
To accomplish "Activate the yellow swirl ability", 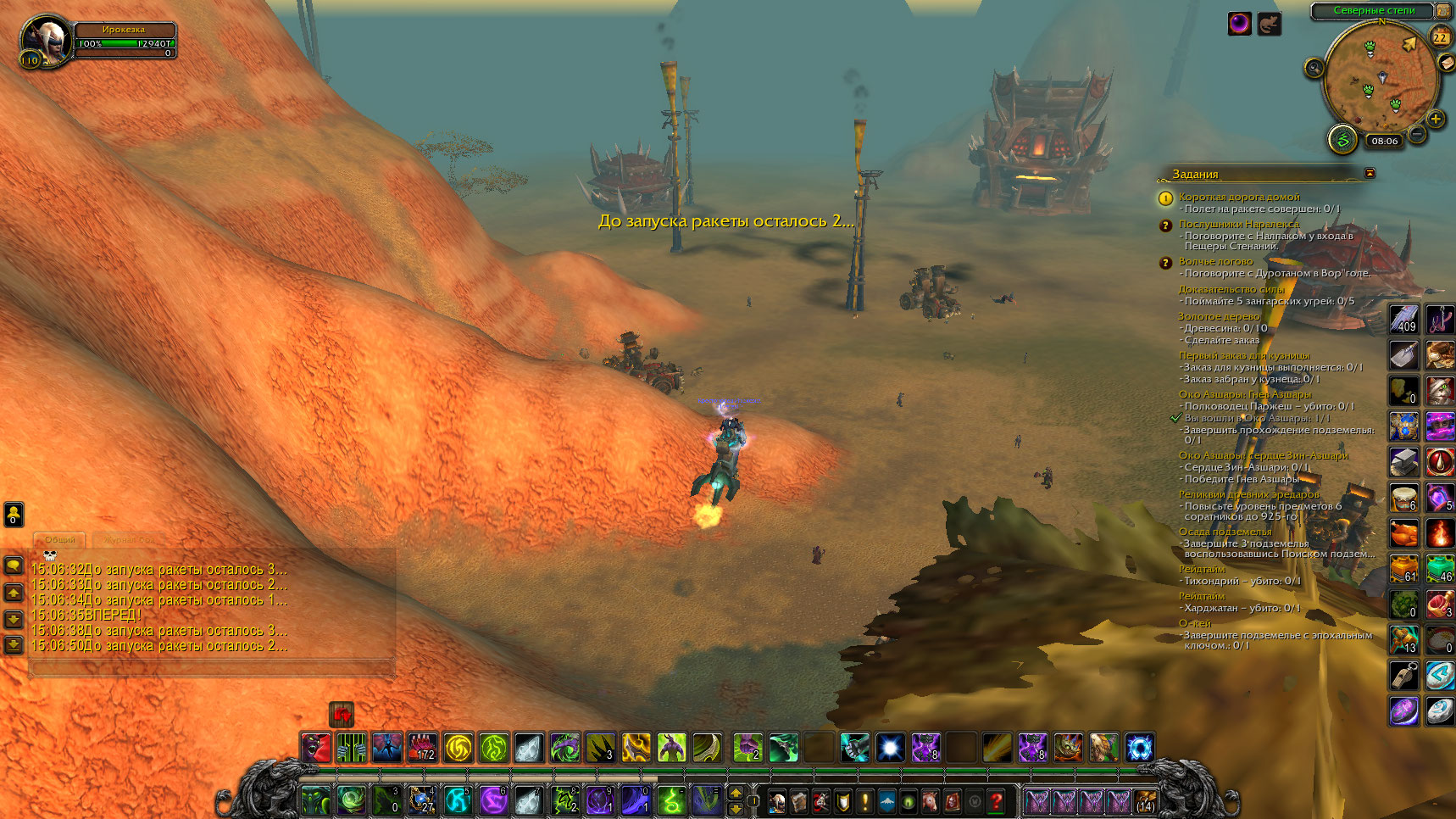I will pos(458,748).
